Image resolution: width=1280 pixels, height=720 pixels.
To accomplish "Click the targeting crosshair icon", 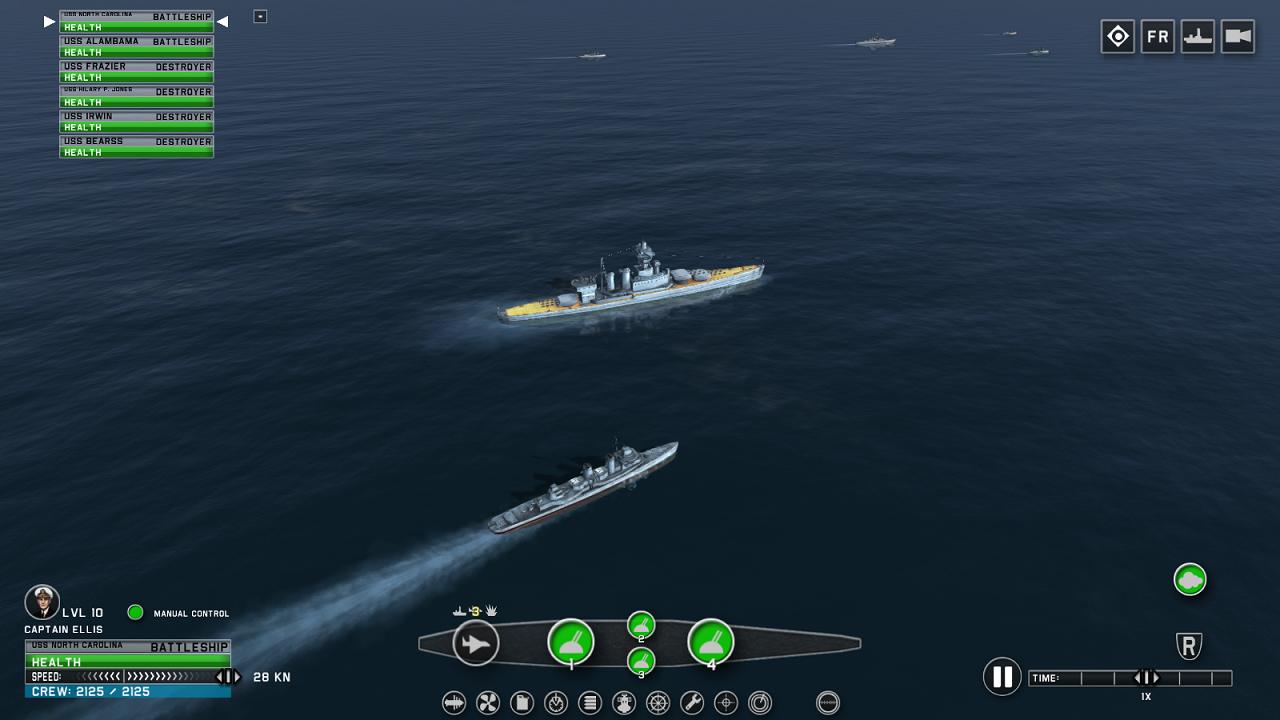I will 726,703.
